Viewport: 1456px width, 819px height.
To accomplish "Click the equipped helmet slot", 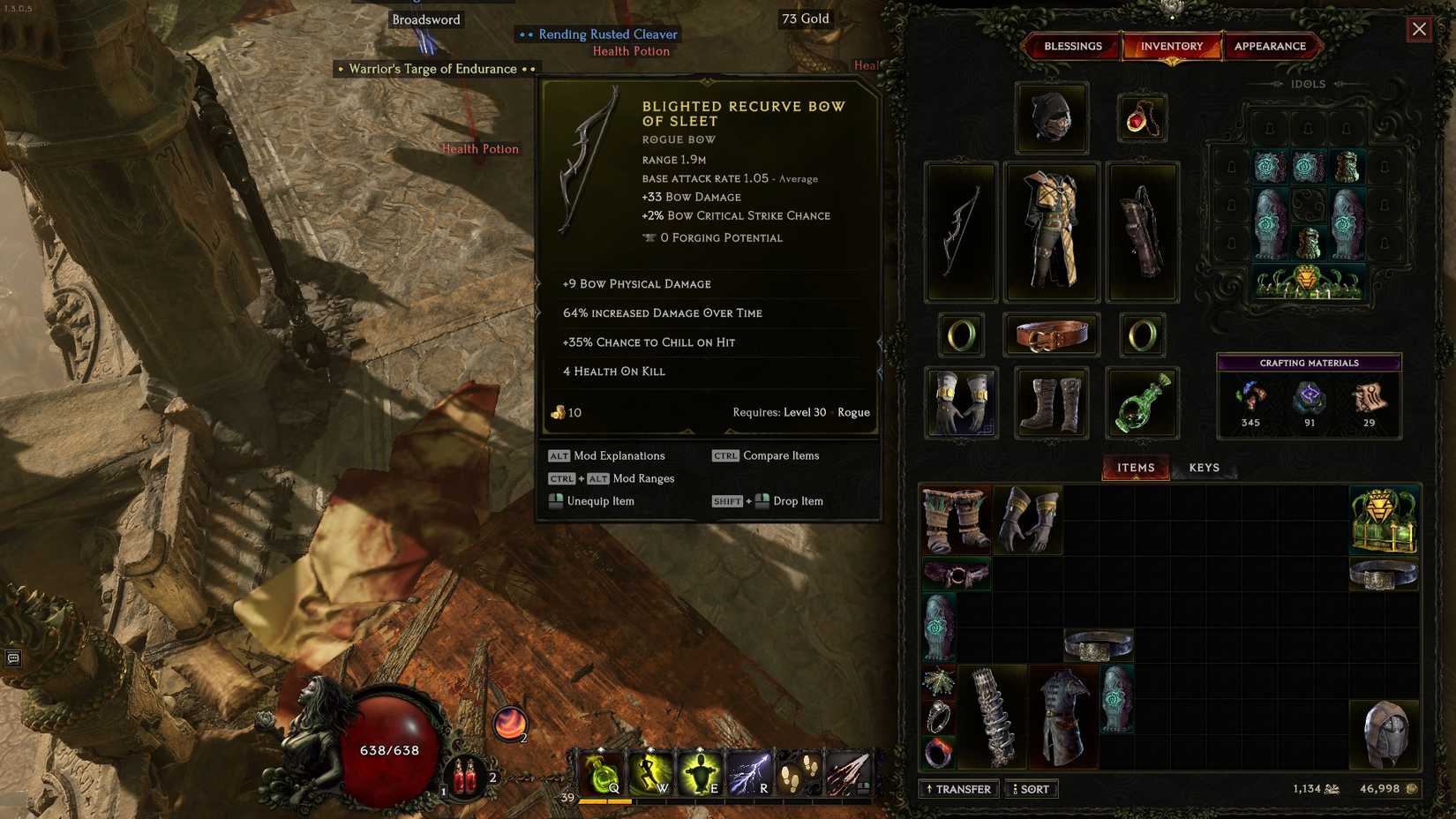I will tap(1050, 117).
